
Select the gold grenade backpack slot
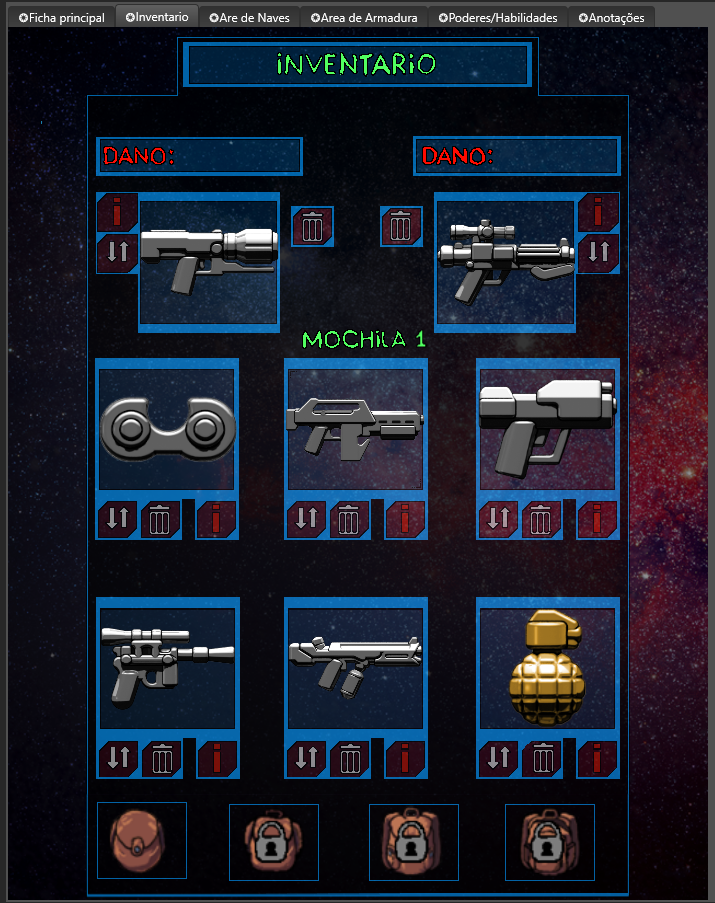(547, 668)
